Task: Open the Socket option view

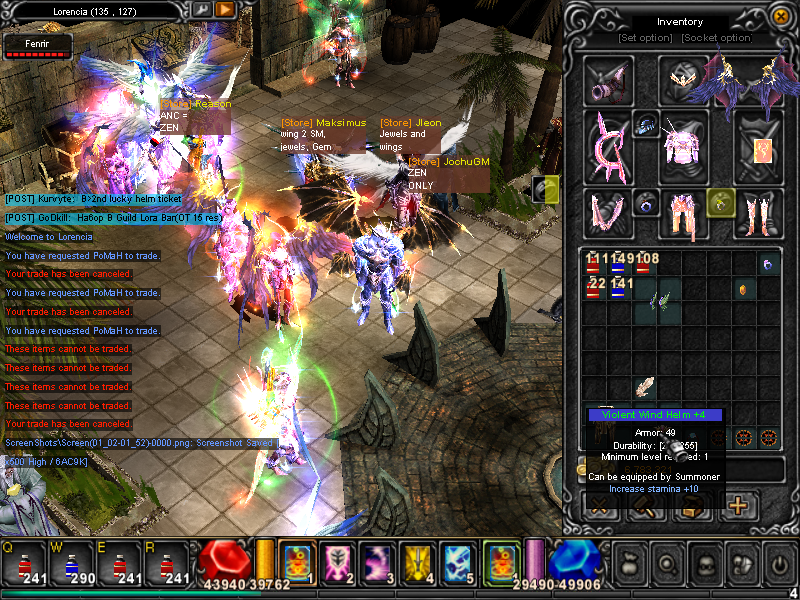Action: 716,38
